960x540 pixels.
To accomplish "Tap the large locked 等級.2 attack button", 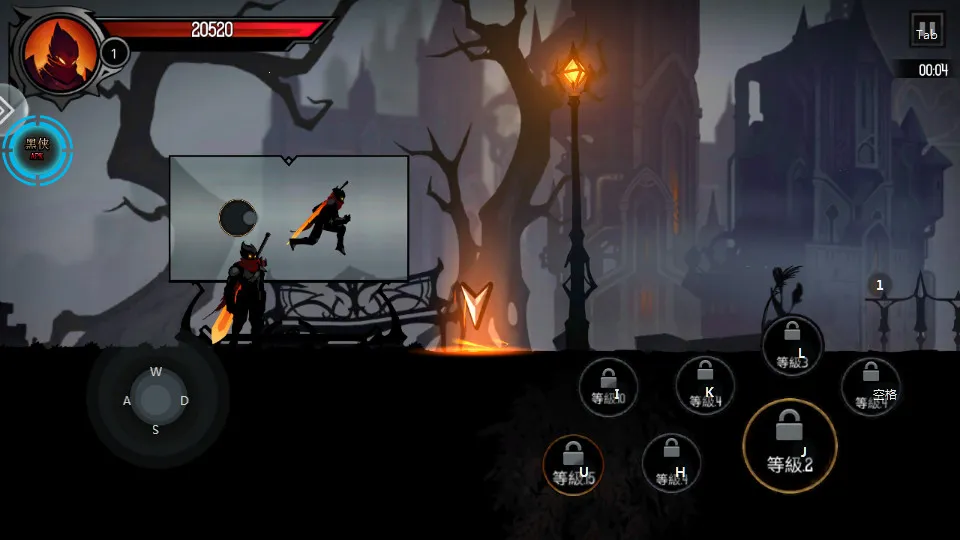I will point(790,444).
